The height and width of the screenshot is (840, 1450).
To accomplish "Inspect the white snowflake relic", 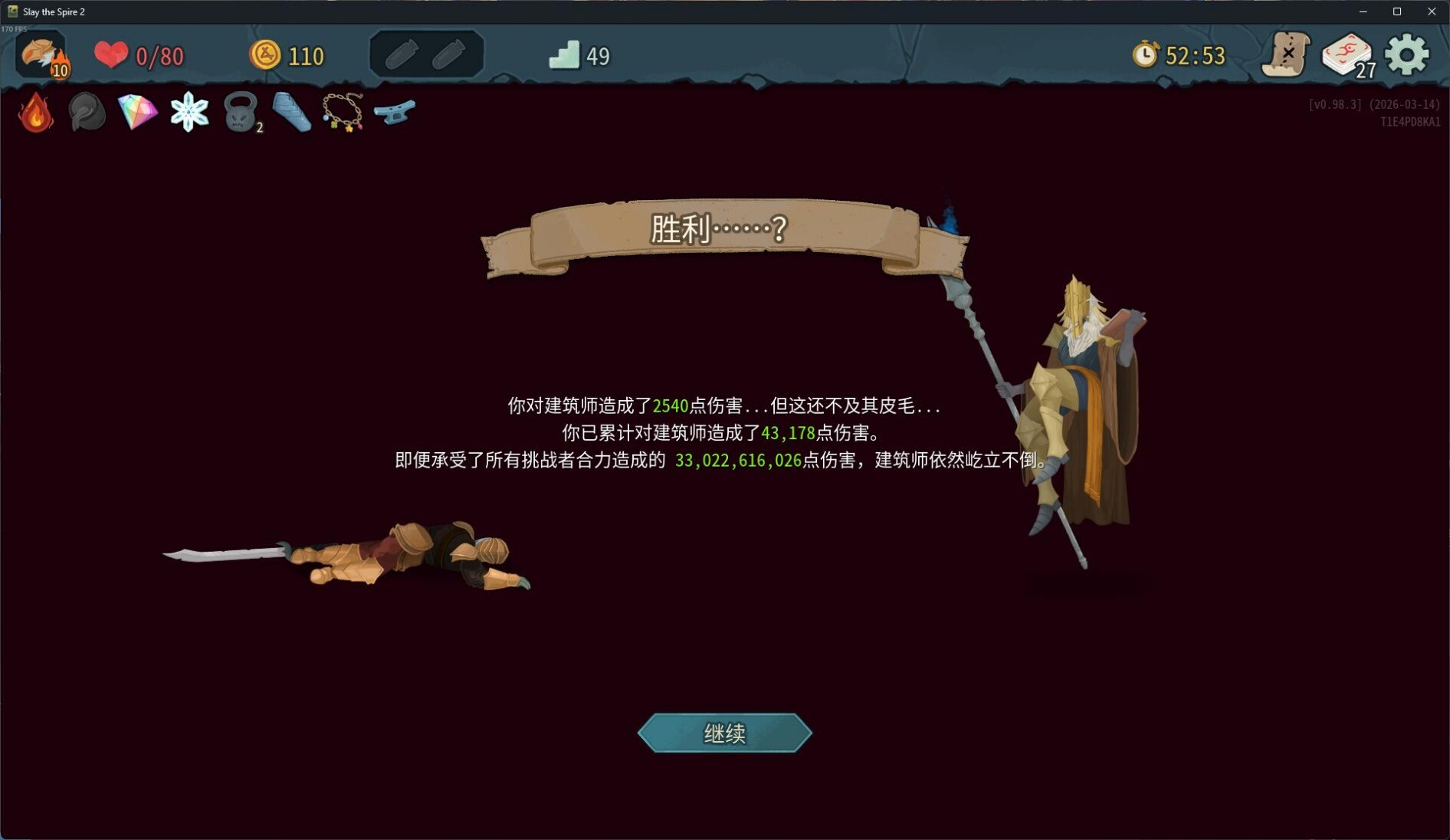I will click(189, 113).
